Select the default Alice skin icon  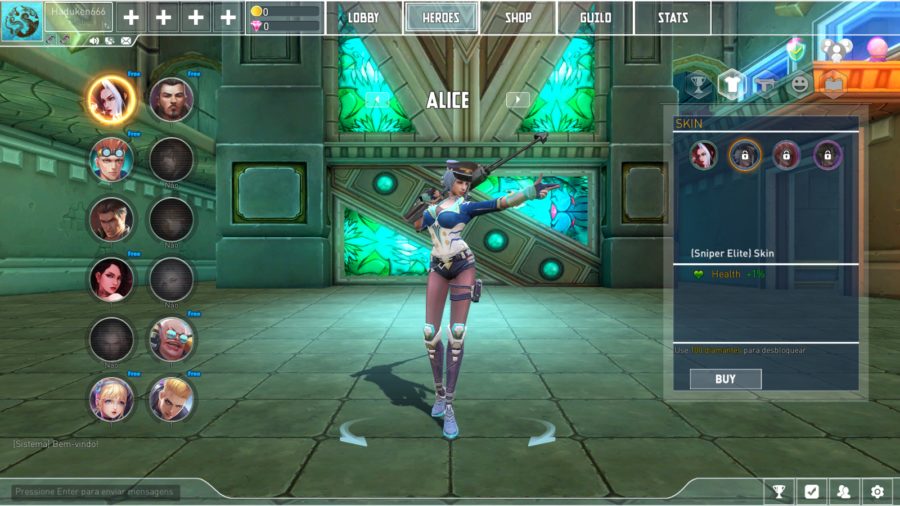click(703, 155)
